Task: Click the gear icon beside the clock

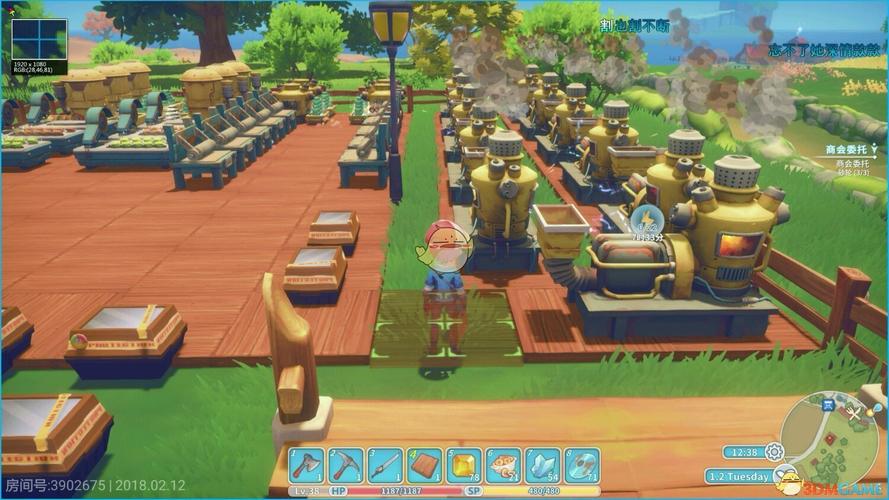Action: pos(773,452)
